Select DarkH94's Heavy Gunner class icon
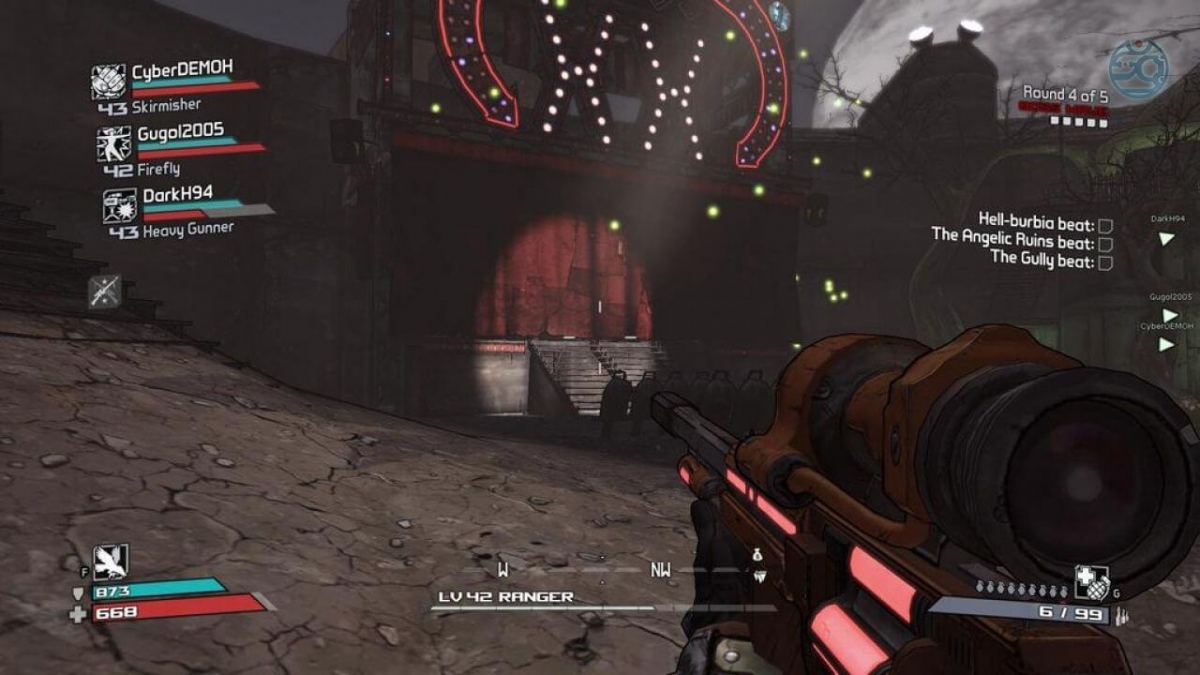 [120, 205]
